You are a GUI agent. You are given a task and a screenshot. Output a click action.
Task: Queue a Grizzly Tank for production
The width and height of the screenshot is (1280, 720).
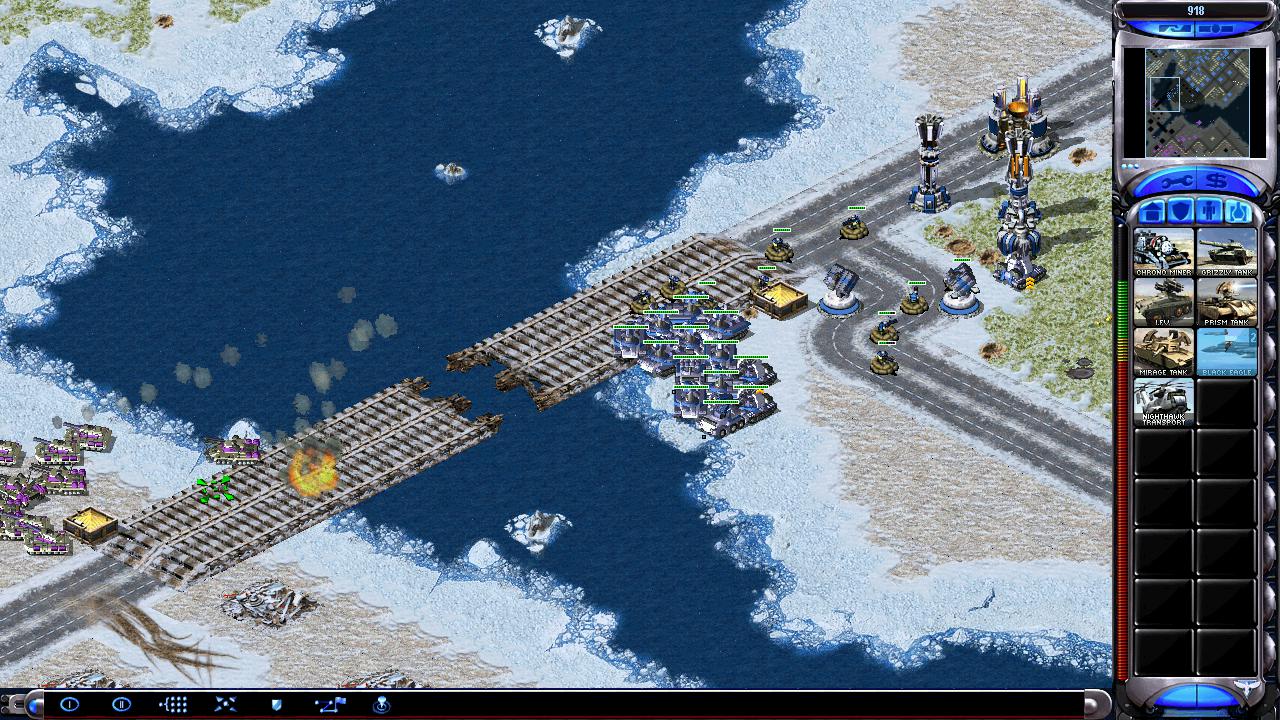point(1226,252)
